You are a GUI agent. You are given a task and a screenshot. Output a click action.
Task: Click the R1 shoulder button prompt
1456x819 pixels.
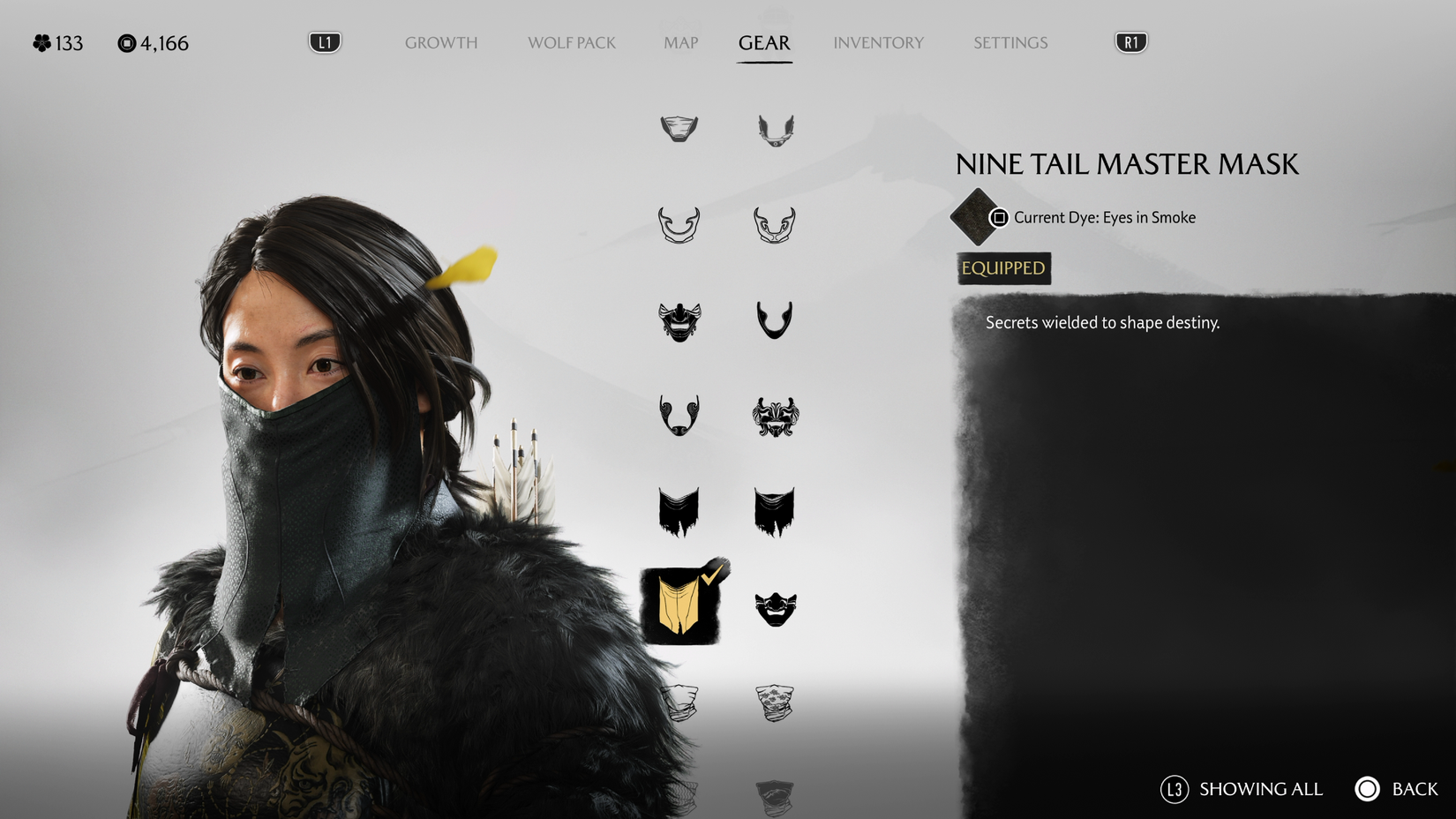tap(1130, 41)
